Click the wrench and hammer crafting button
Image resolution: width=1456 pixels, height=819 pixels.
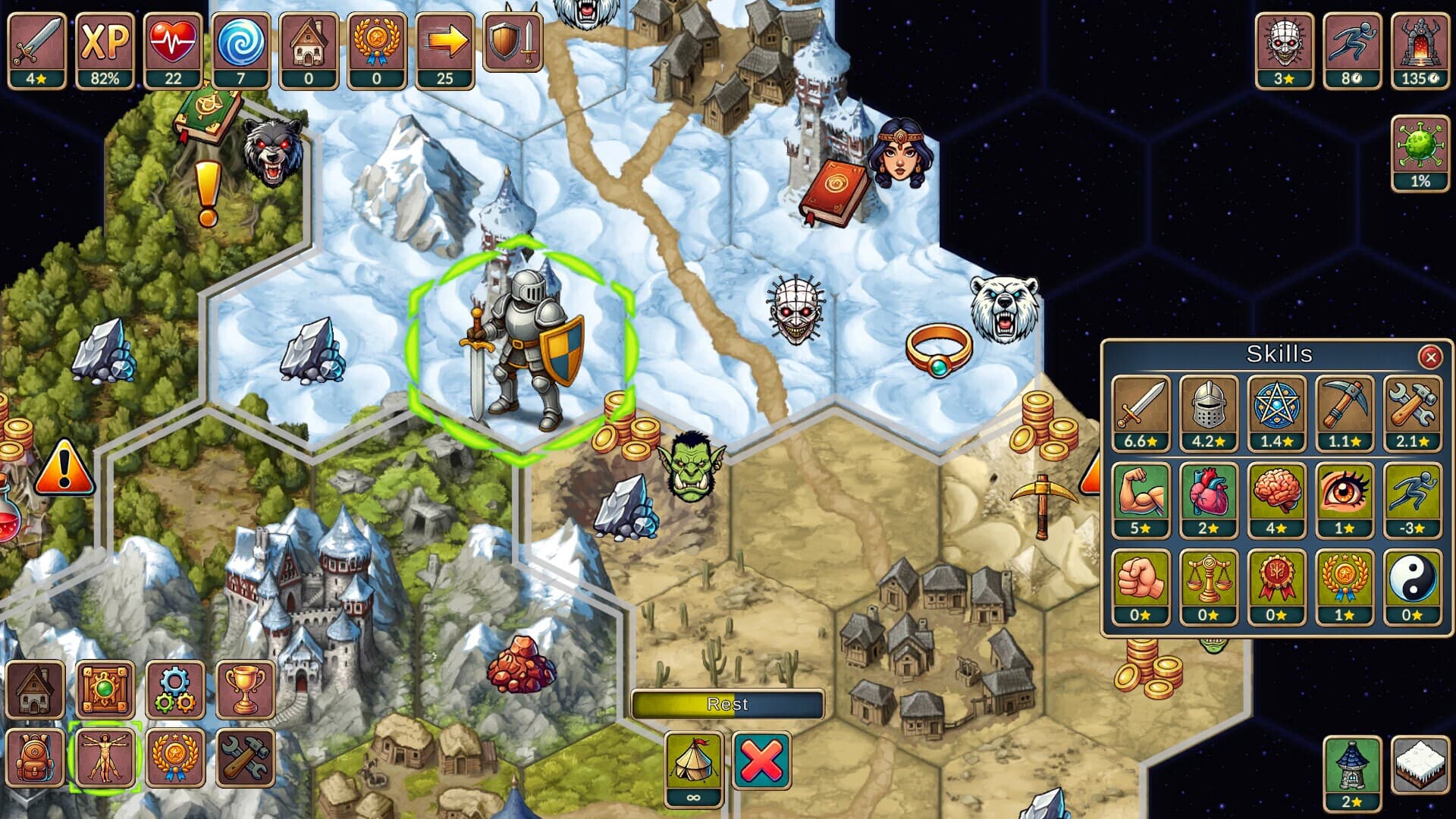pos(245,758)
